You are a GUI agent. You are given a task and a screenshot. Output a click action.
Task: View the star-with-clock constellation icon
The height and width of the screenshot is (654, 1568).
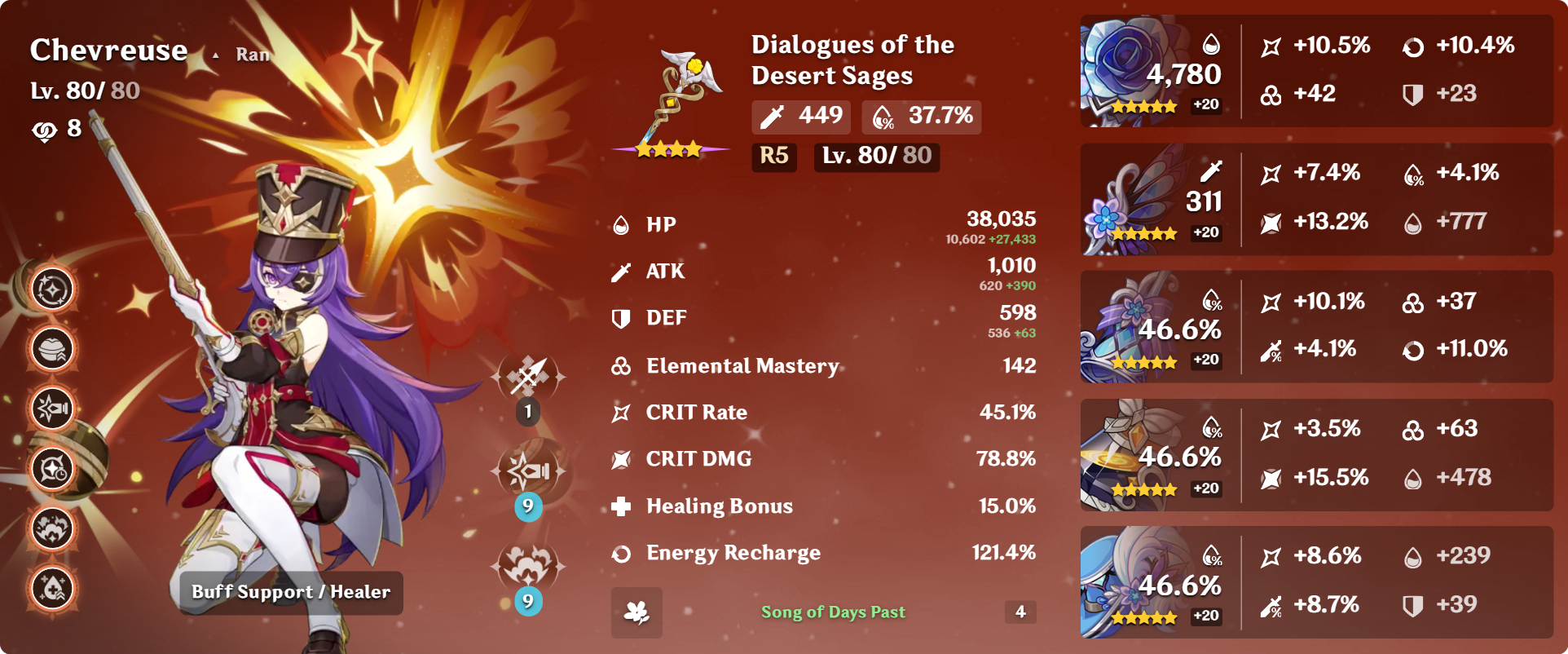(53, 469)
